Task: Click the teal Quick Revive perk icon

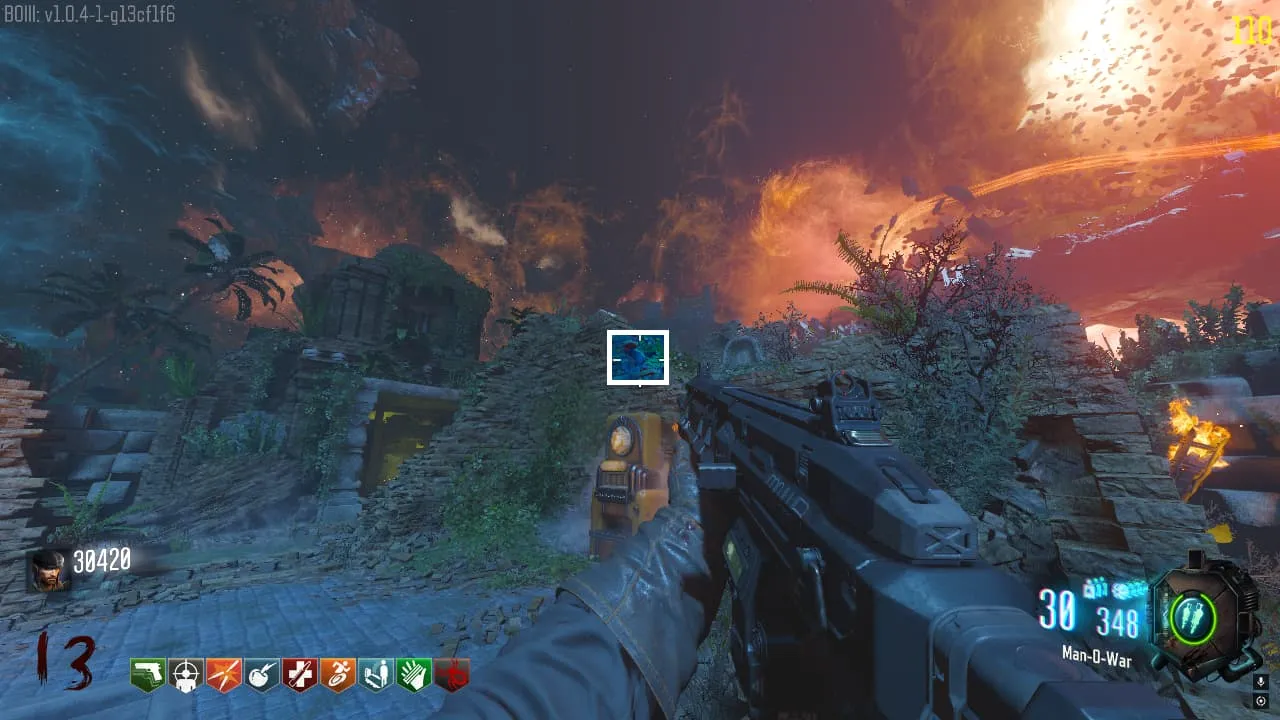Action: [376, 675]
